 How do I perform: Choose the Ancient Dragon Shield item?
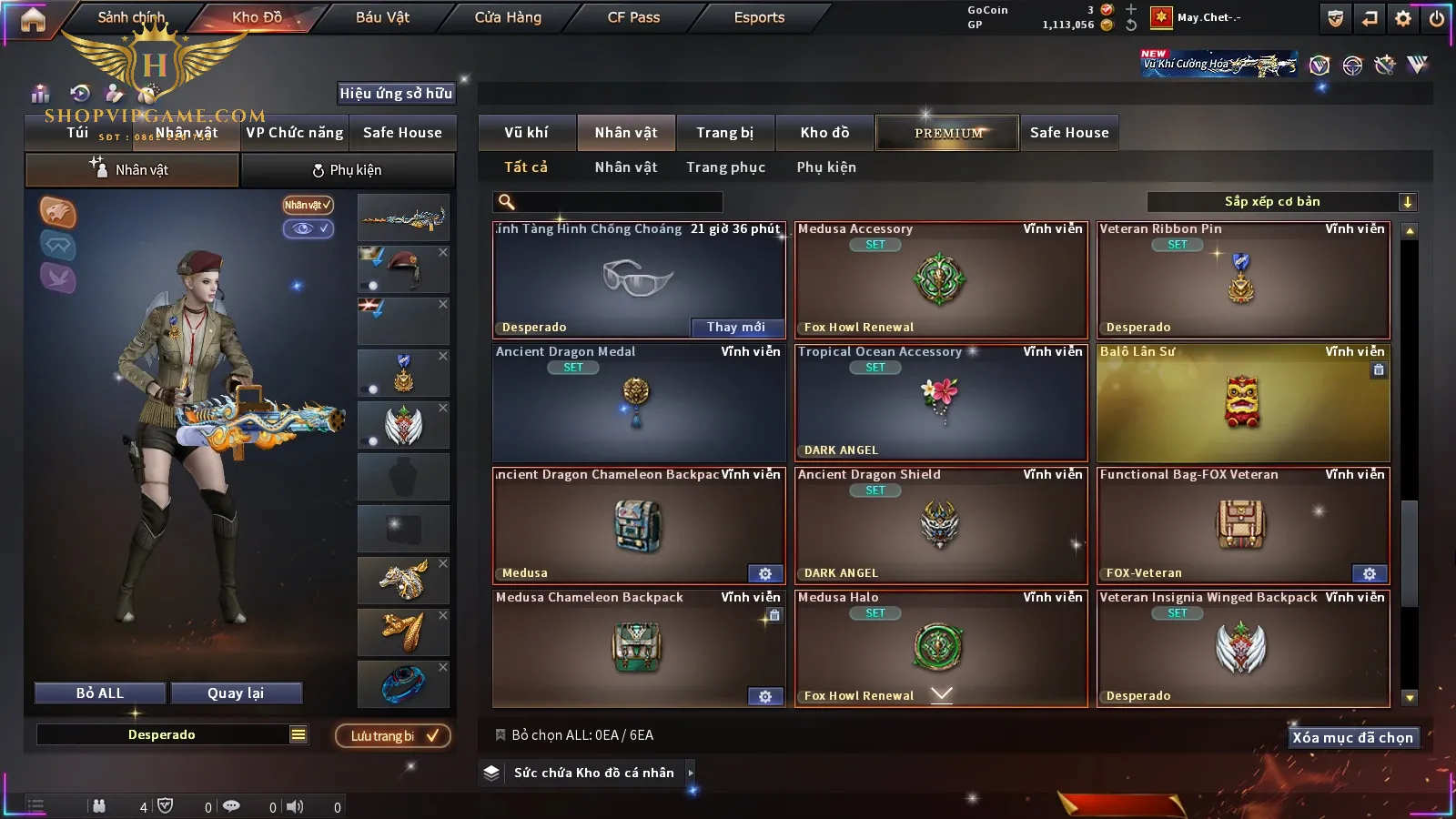point(940,525)
